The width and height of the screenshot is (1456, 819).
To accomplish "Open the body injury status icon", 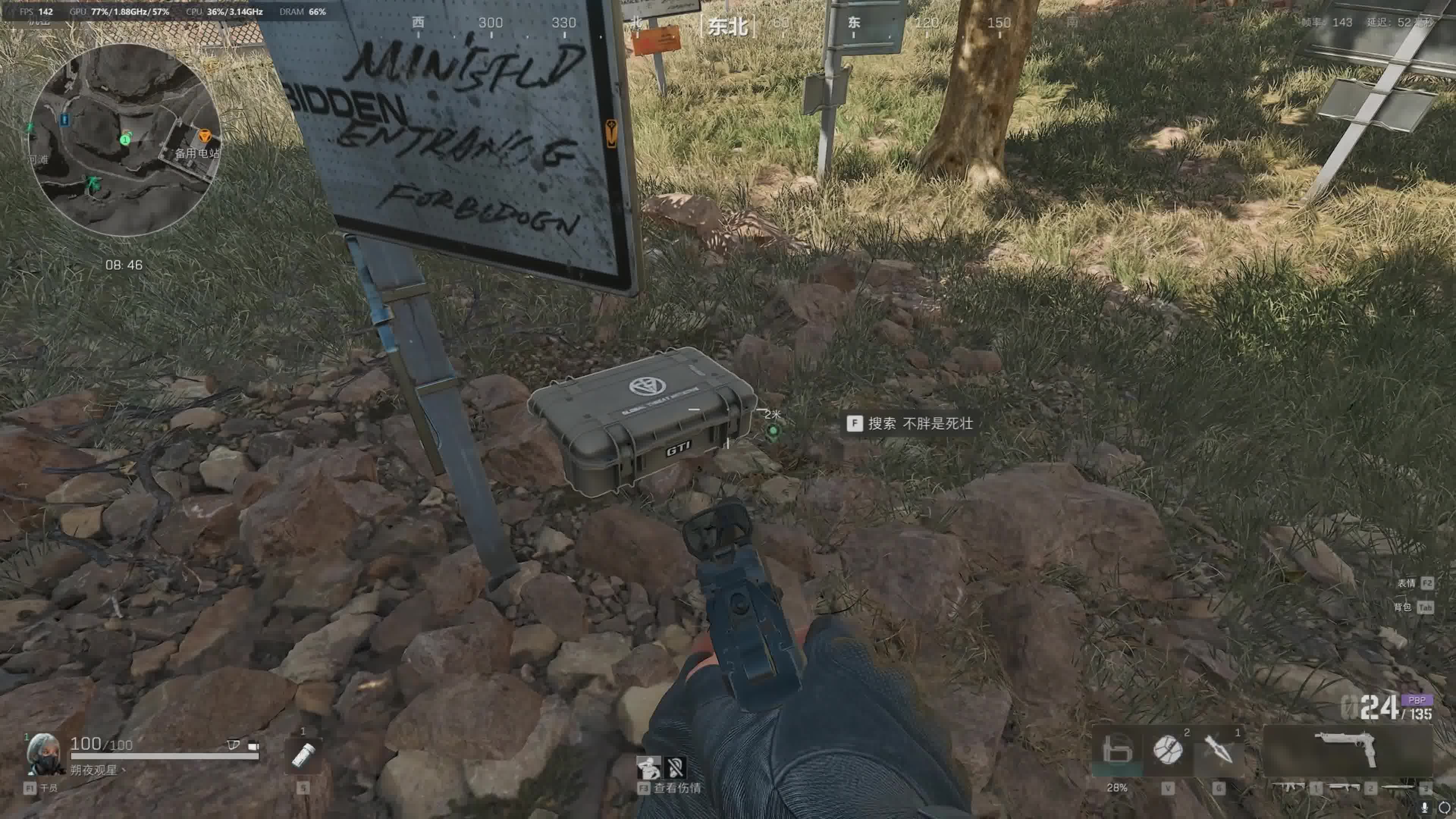I will click(648, 767).
